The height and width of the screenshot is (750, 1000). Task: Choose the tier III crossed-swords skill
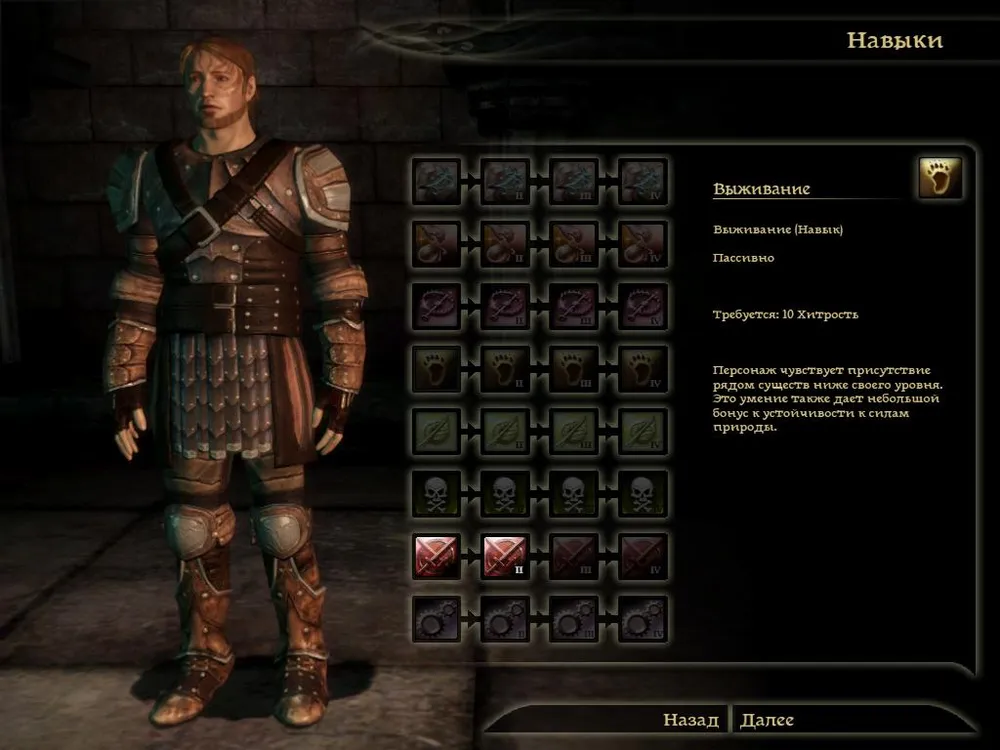574,557
